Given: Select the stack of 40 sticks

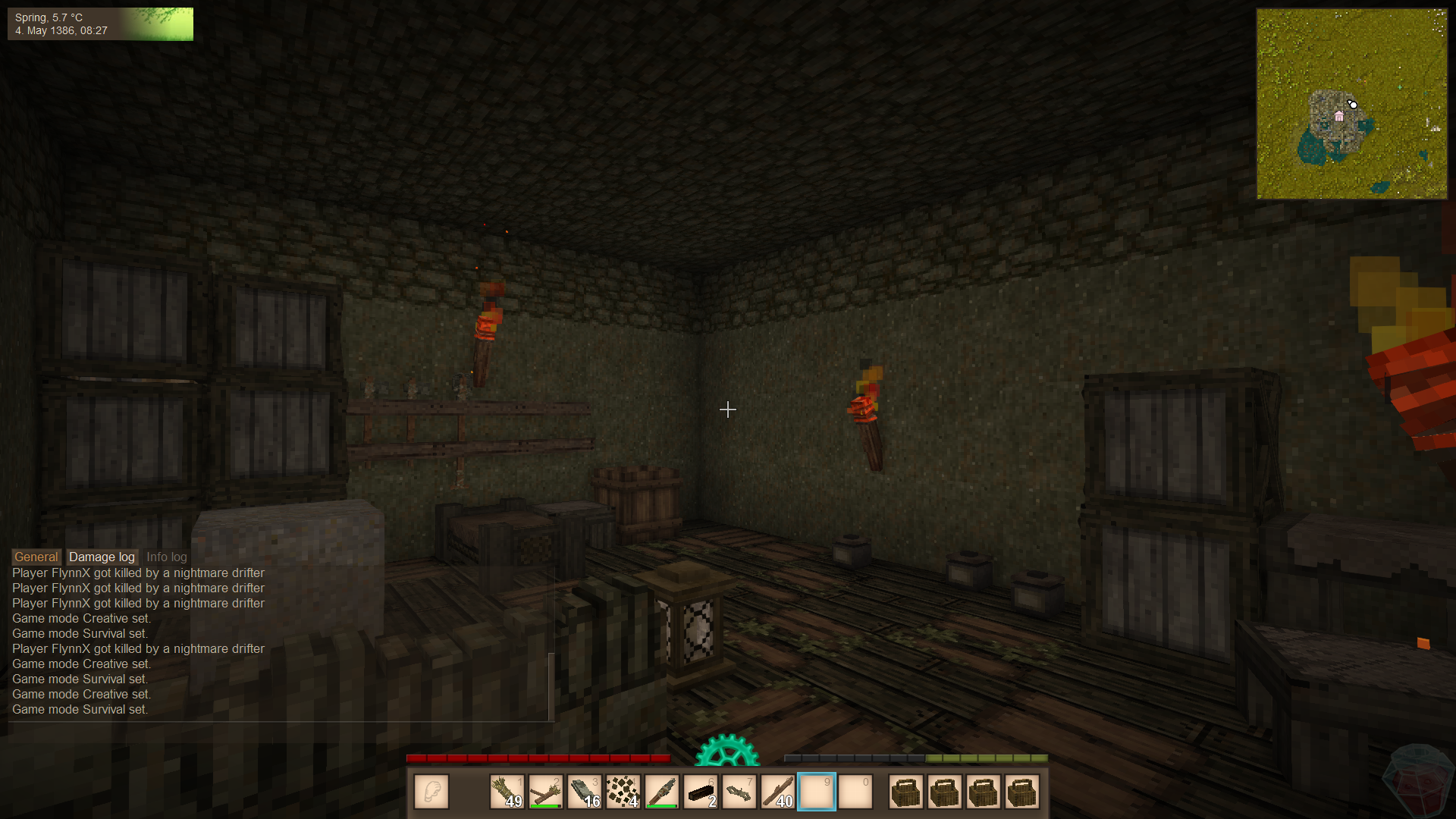Looking at the screenshot, I should (x=777, y=792).
